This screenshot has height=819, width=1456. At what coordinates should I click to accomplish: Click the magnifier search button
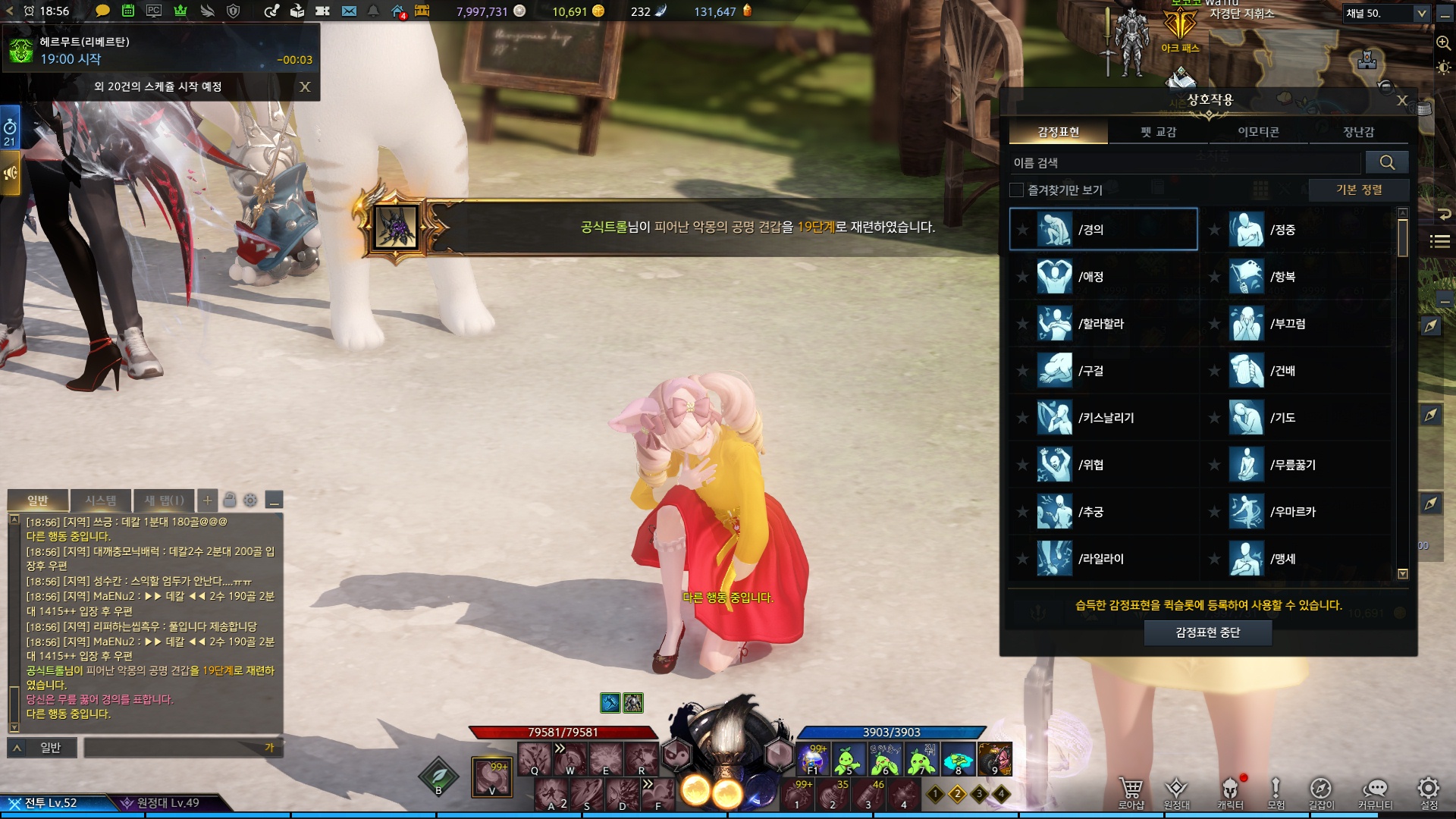[1387, 162]
